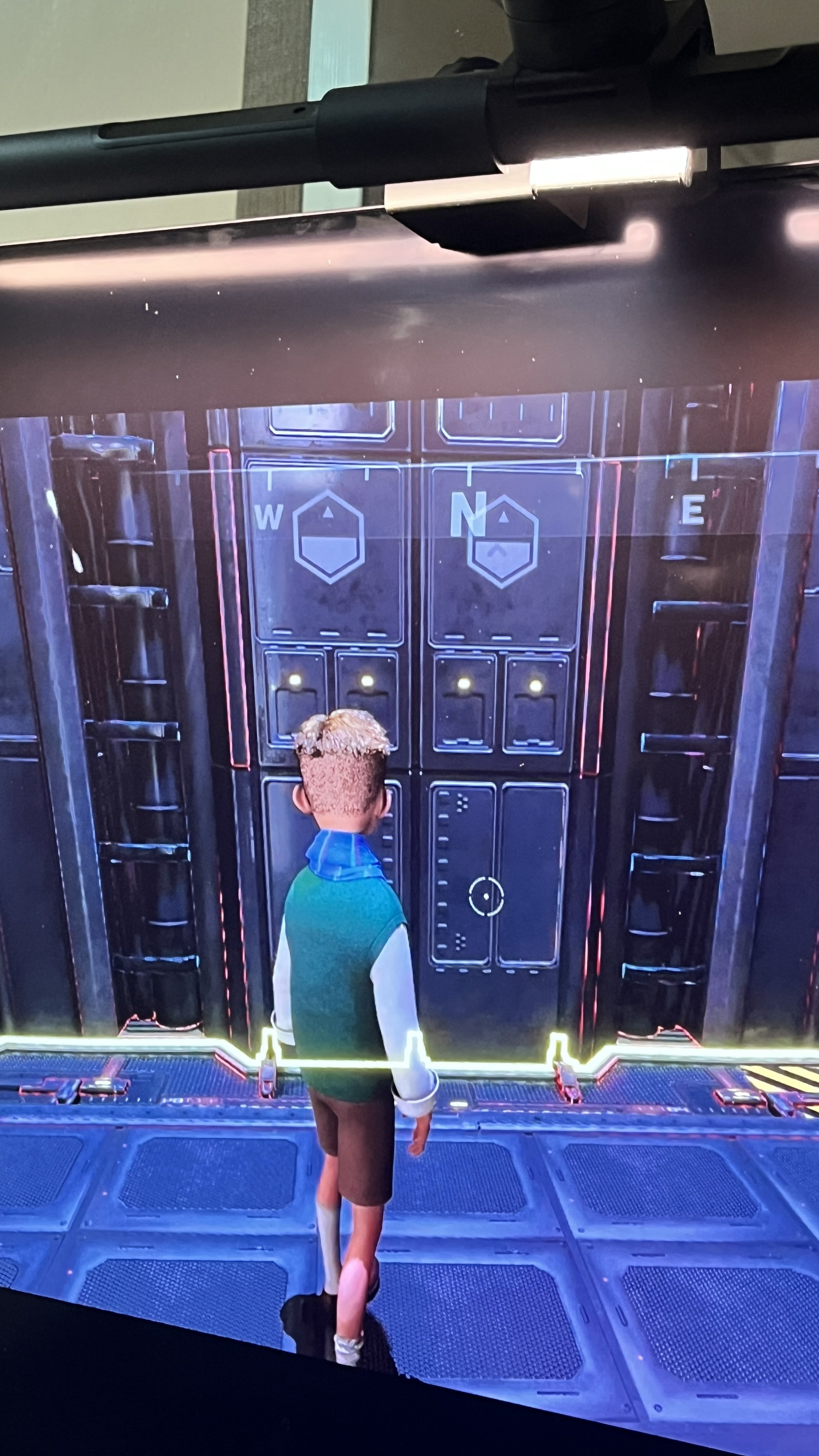
Task: Select the hexagon marker beside the compass W
Action: [x=329, y=536]
